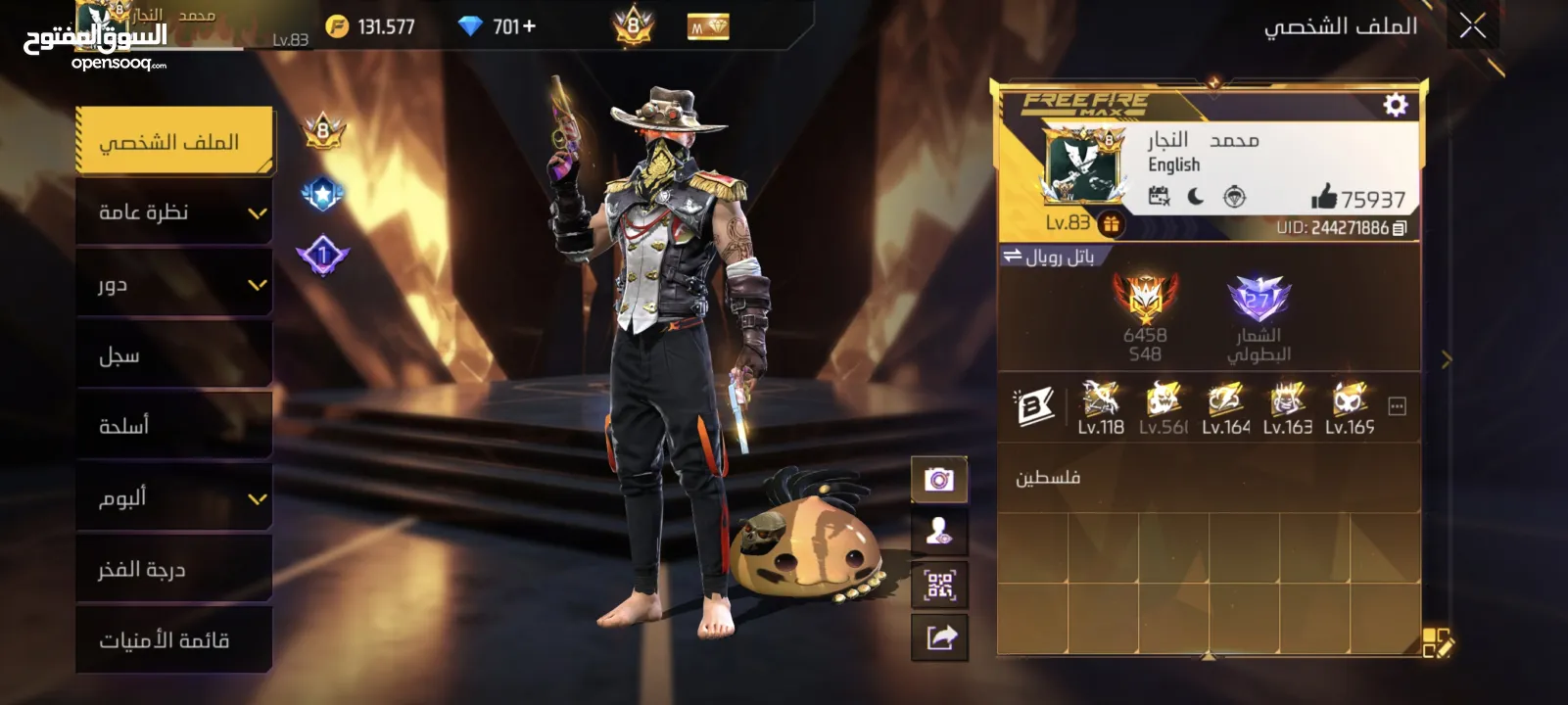Open the سجل history section
The height and width of the screenshot is (705, 1568).
pos(174,355)
